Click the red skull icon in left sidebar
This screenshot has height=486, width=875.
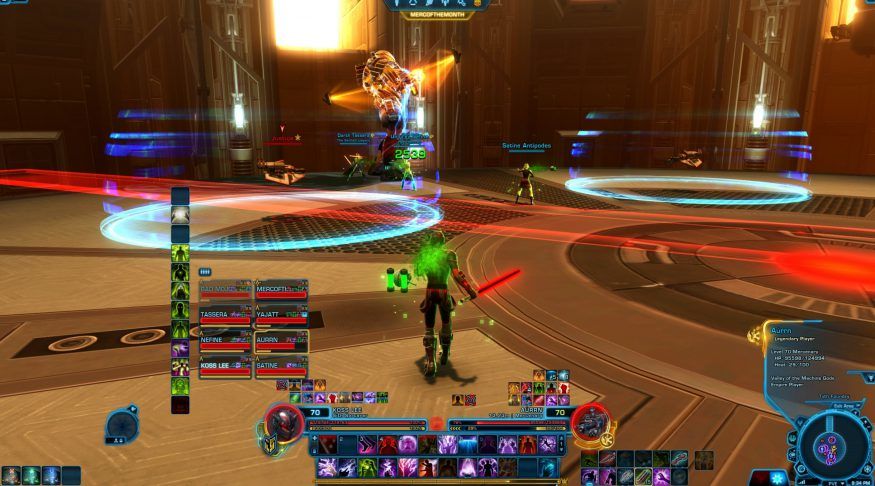click(x=180, y=404)
